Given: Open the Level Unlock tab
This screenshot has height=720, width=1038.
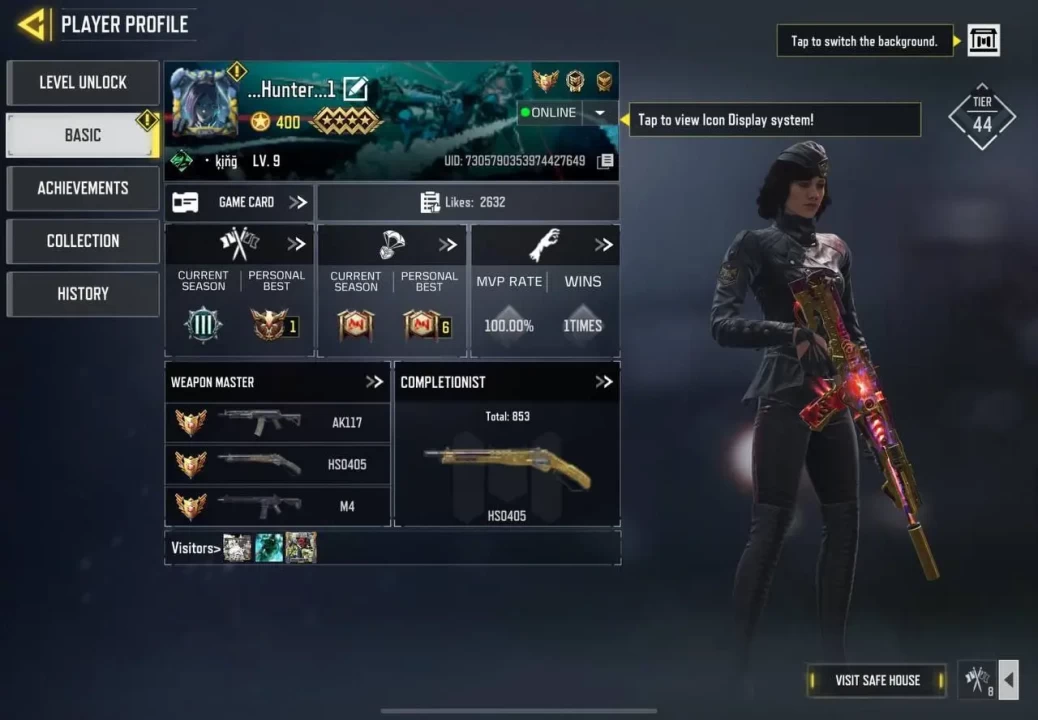Looking at the screenshot, I should point(83,83).
